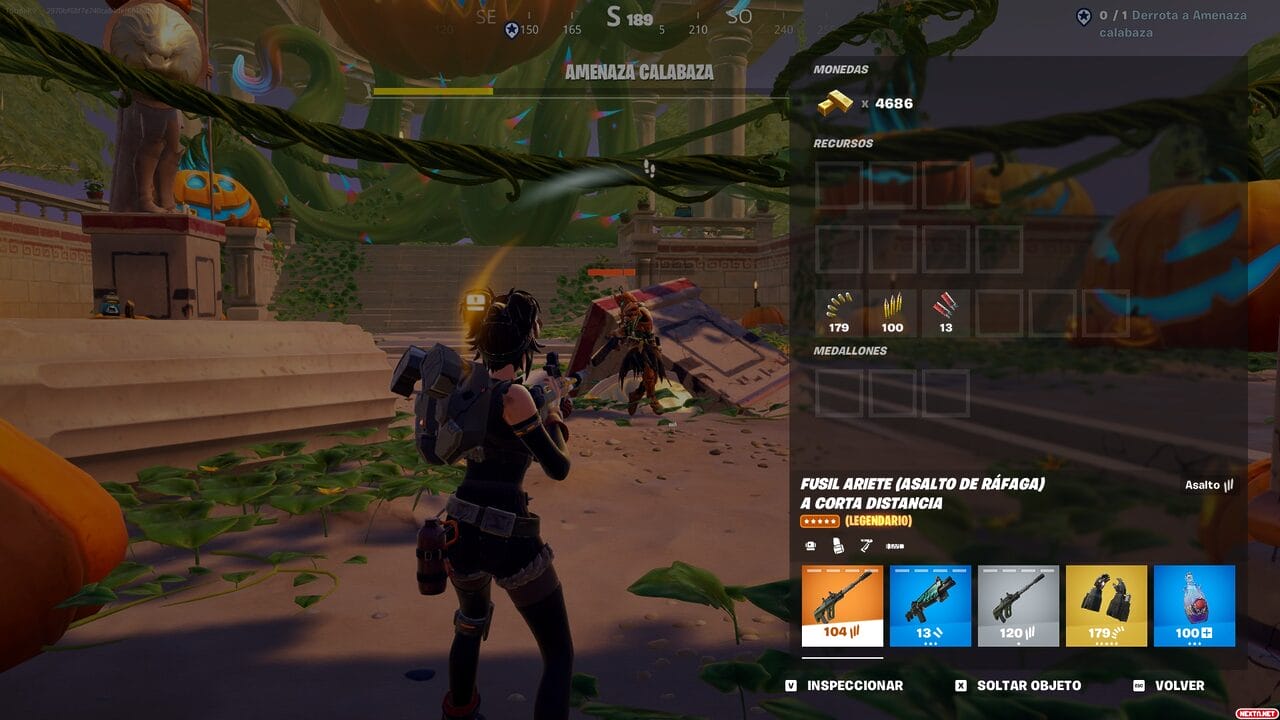Viewport: 1280px width, 720px height.
Task: Choose Soltar Objeto to drop the item
Action: [x=1018, y=685]
